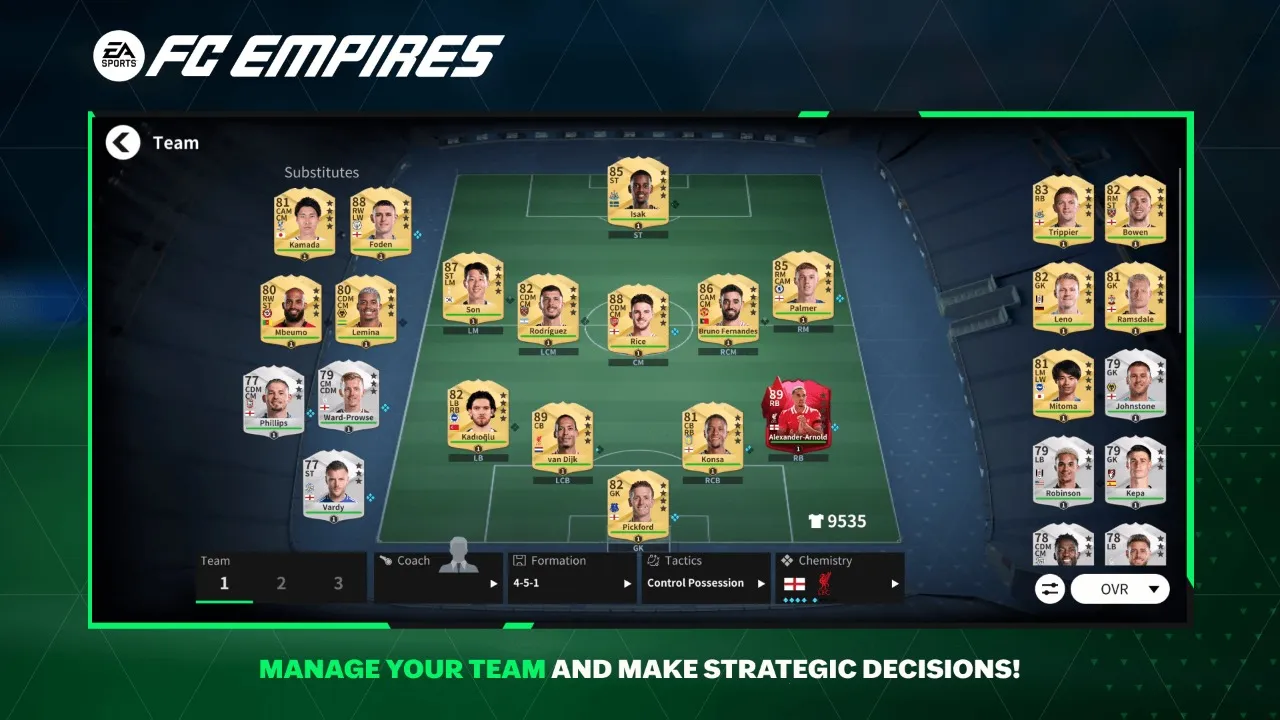Click the coins icon showing 9535
1280x720 pixels.
click(x=817, y=521)
